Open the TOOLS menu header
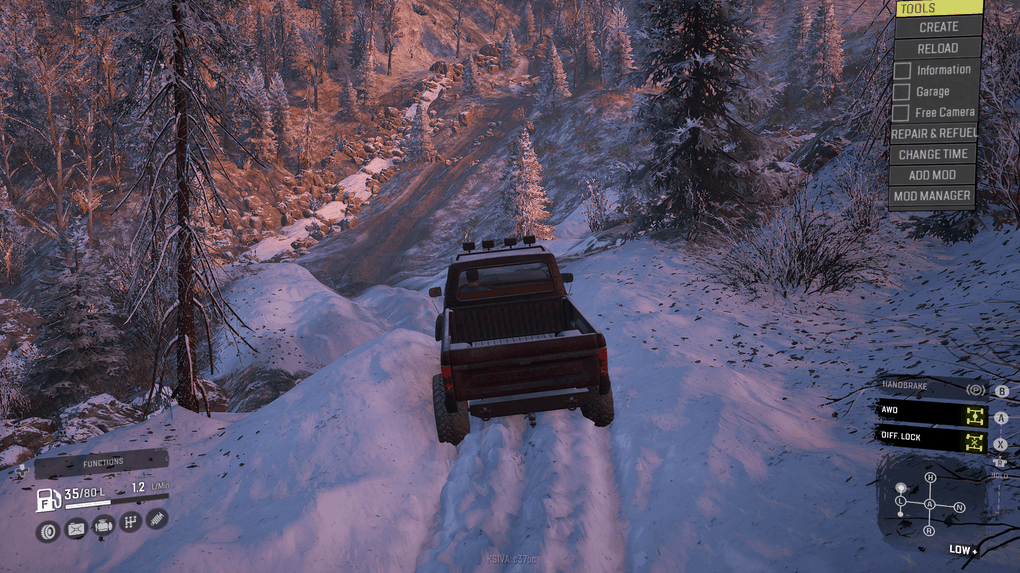Screen dimensions: 1020x573 pos(937,8)
